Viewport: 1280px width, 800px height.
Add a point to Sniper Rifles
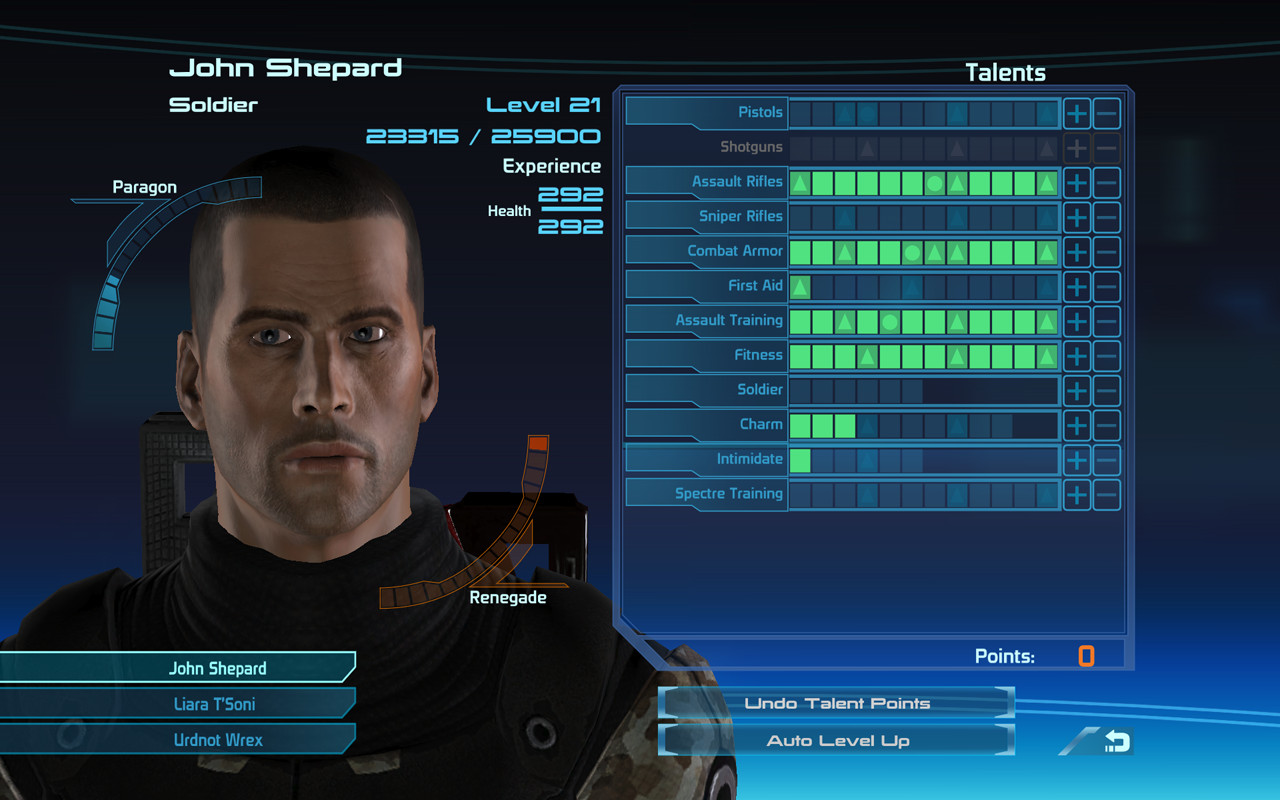tap(1077, 217)
